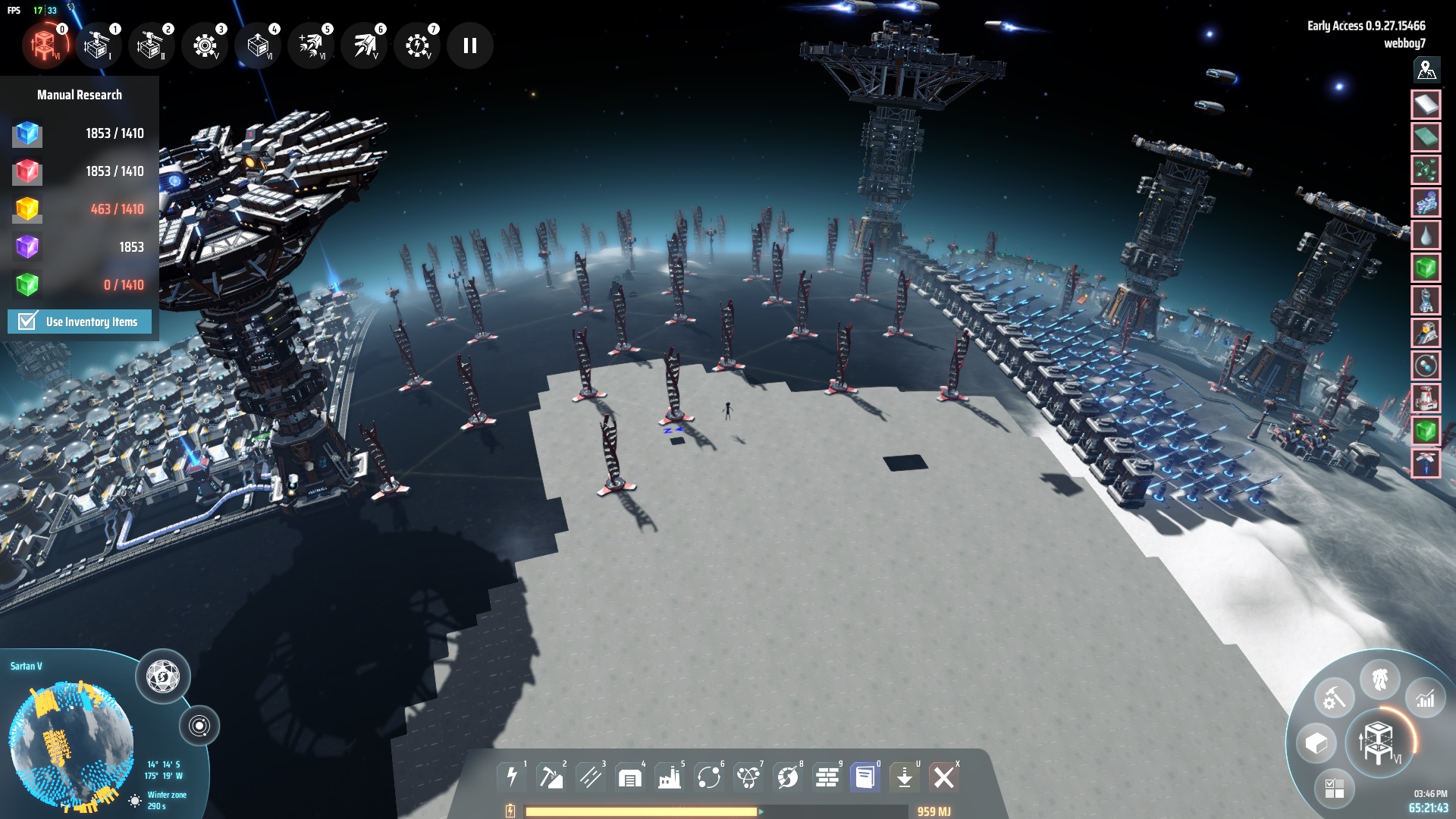Open the checklist grid button
Screen dimensions: 1456x819
pos(1334,789)
